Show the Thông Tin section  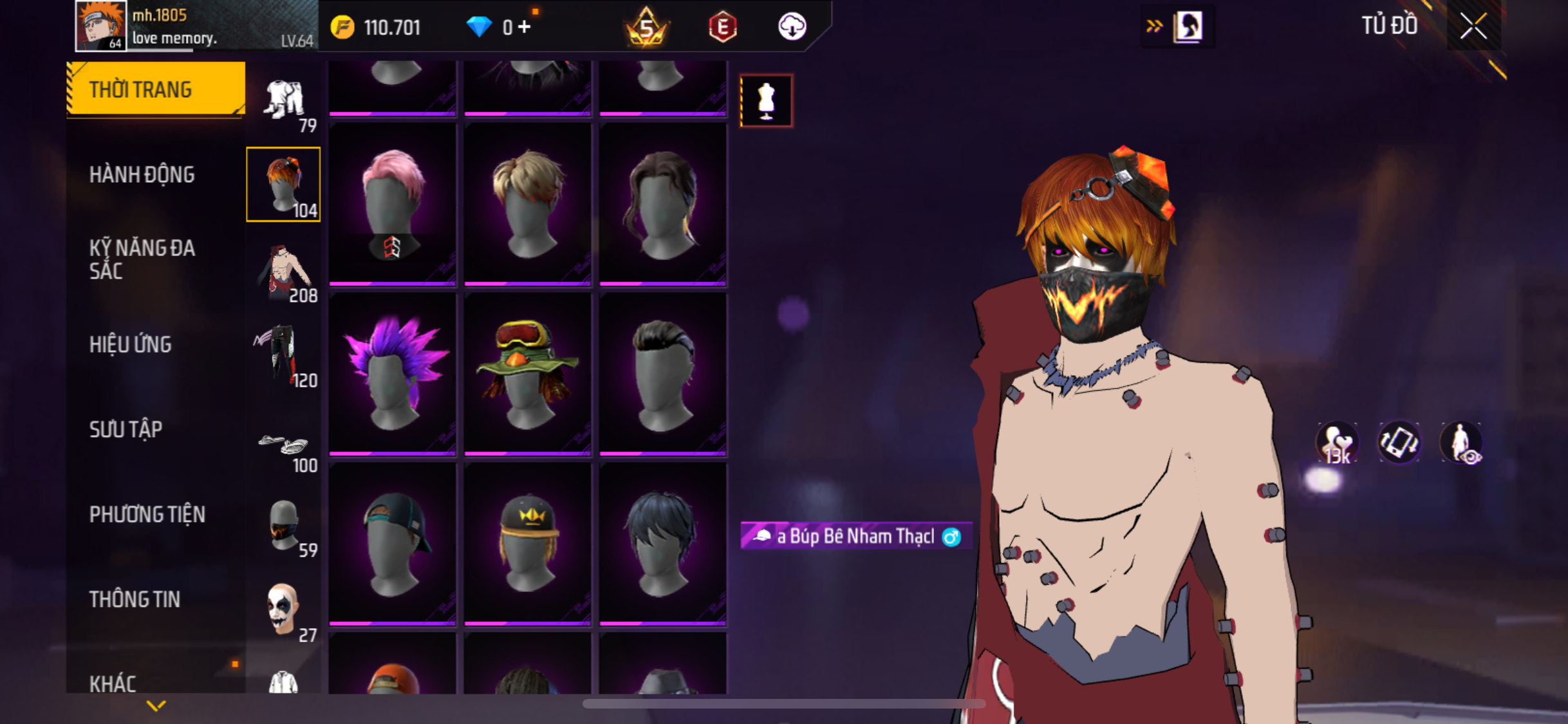click(x=135, y=599)
